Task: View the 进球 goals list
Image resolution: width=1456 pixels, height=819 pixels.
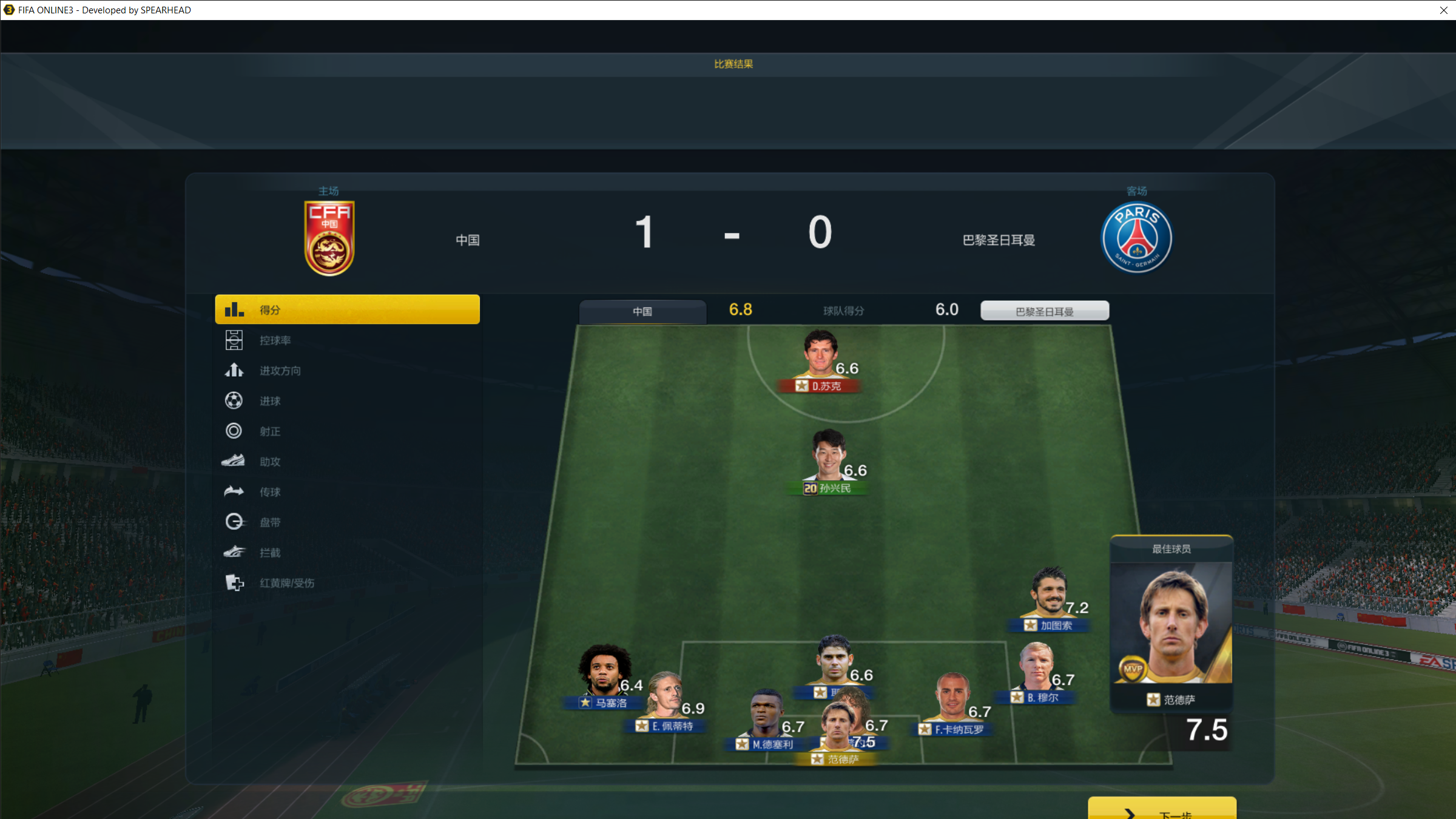Action: tap(270, 401)
